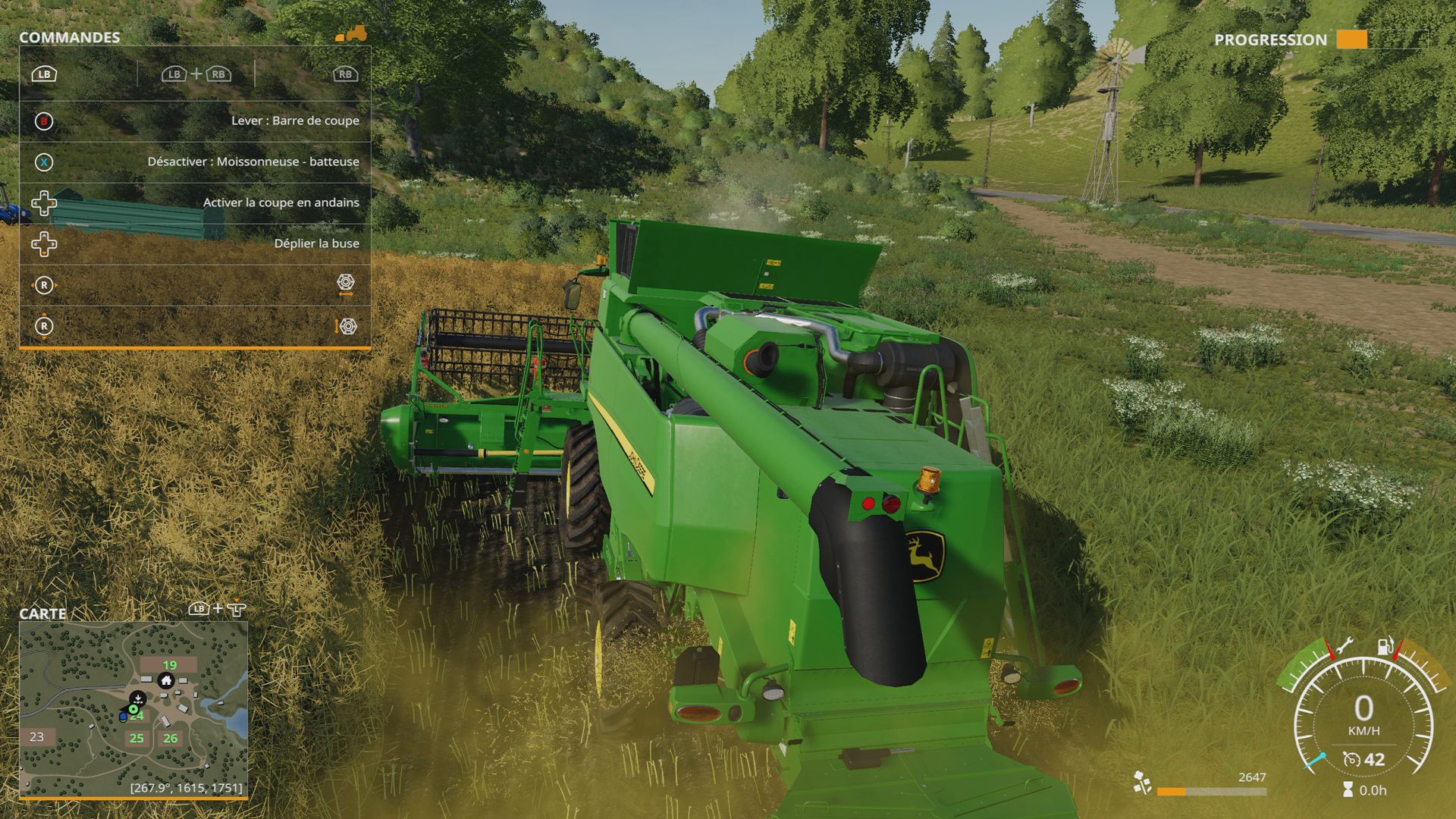Toggle the reel vertical adjustment gear control

(x=347, y=326)
